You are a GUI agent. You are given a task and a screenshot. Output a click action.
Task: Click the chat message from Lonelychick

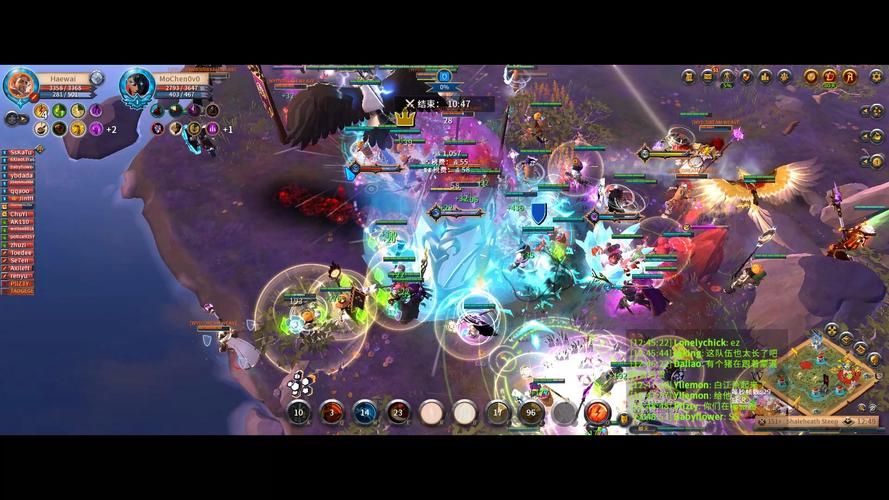point(700,343)
